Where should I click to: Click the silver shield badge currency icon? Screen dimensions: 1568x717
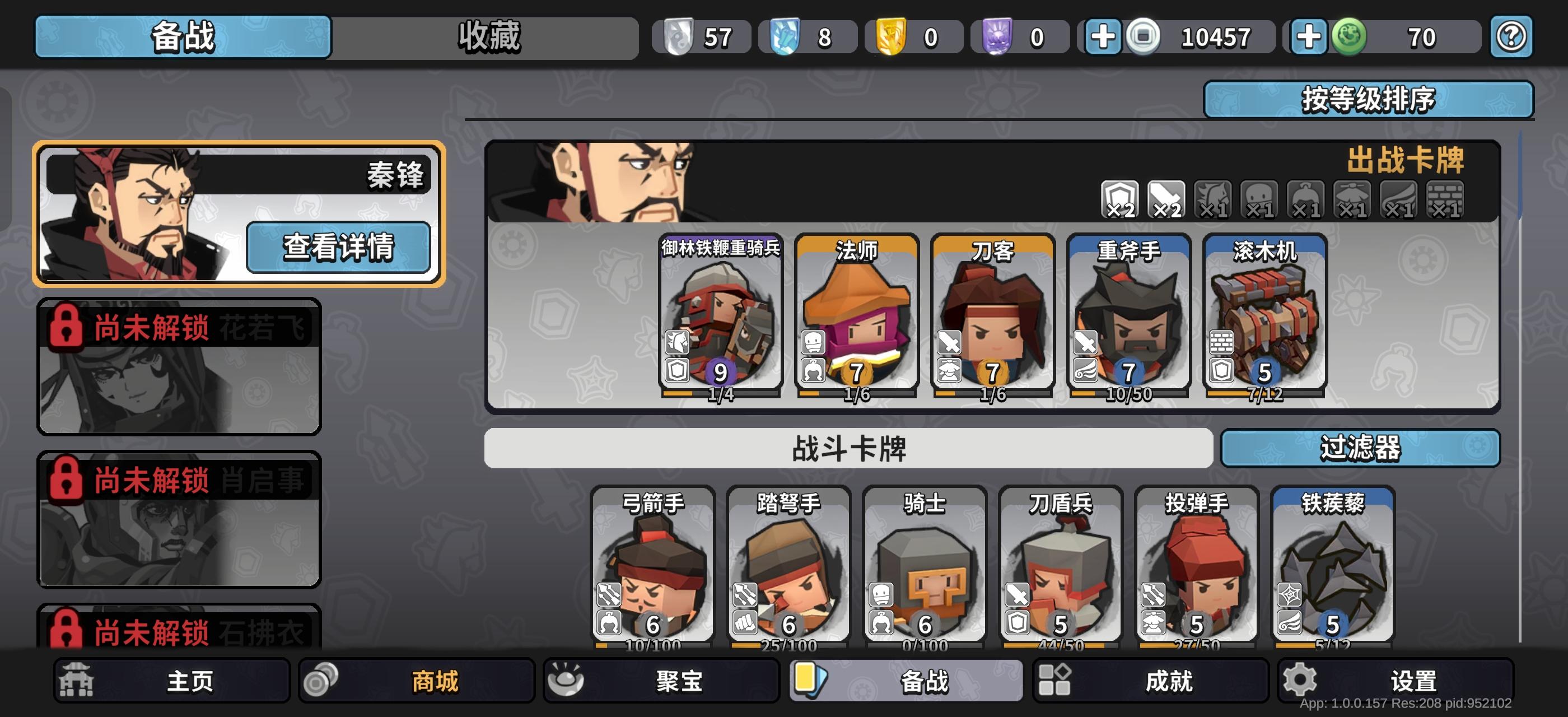coord(678,37)
